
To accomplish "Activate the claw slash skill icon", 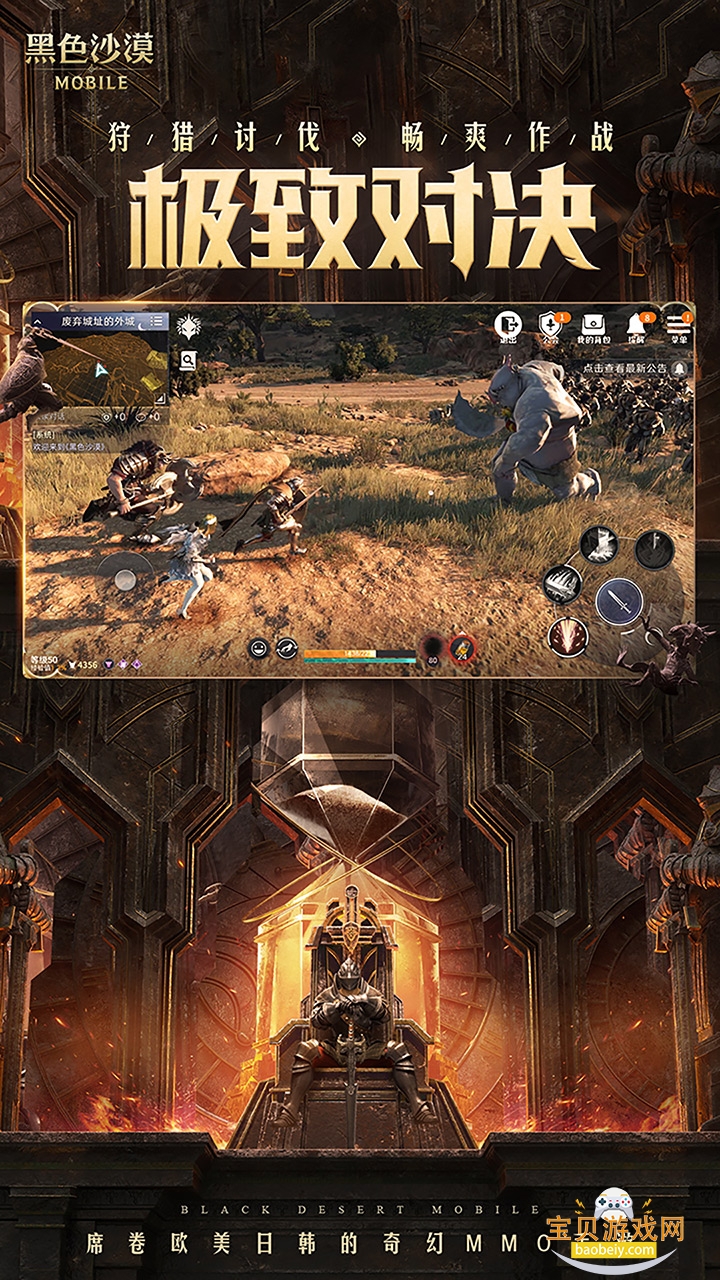I will click(x=564, y=584).
